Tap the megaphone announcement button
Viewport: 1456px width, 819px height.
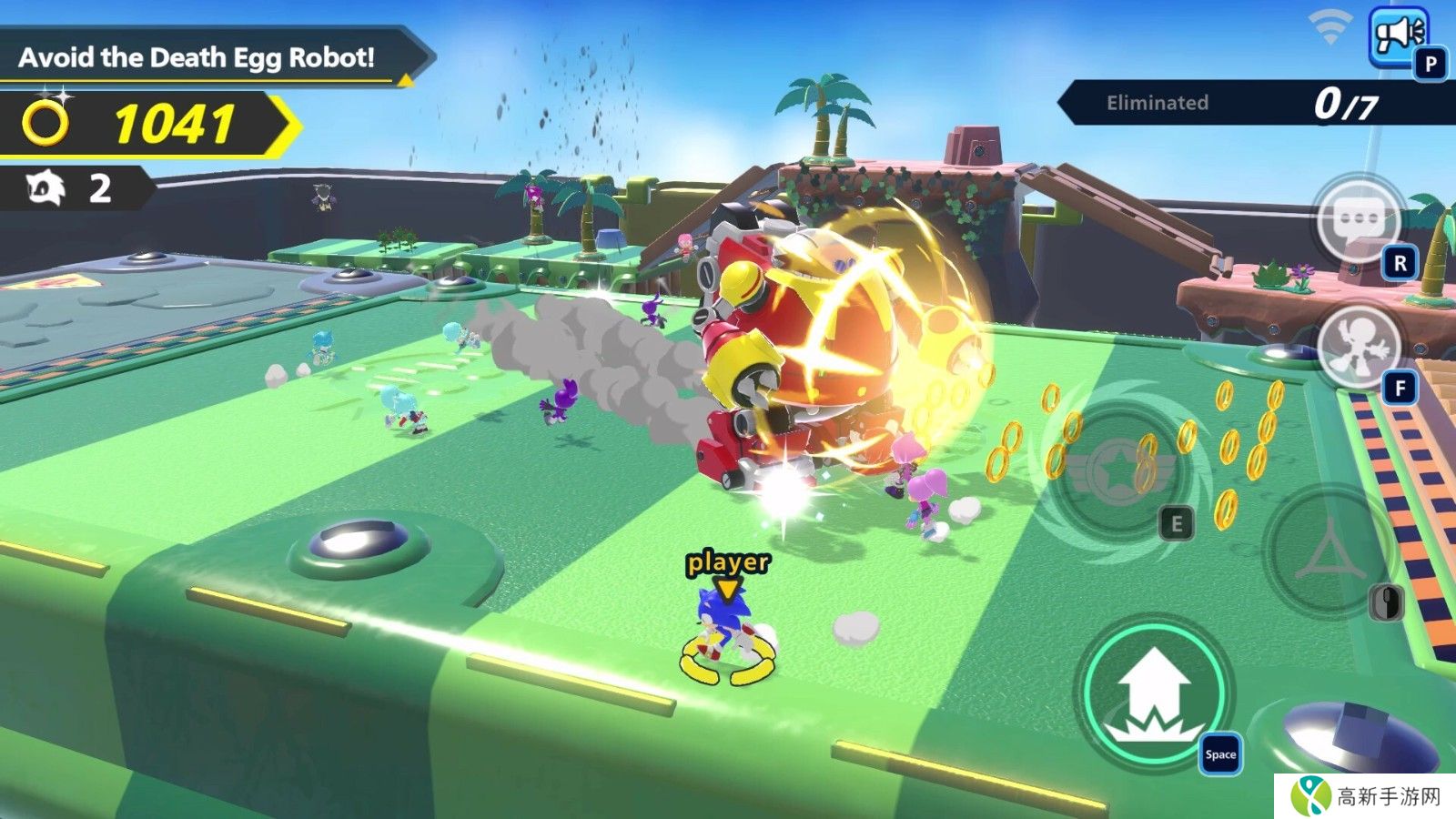coord(1399,36)
